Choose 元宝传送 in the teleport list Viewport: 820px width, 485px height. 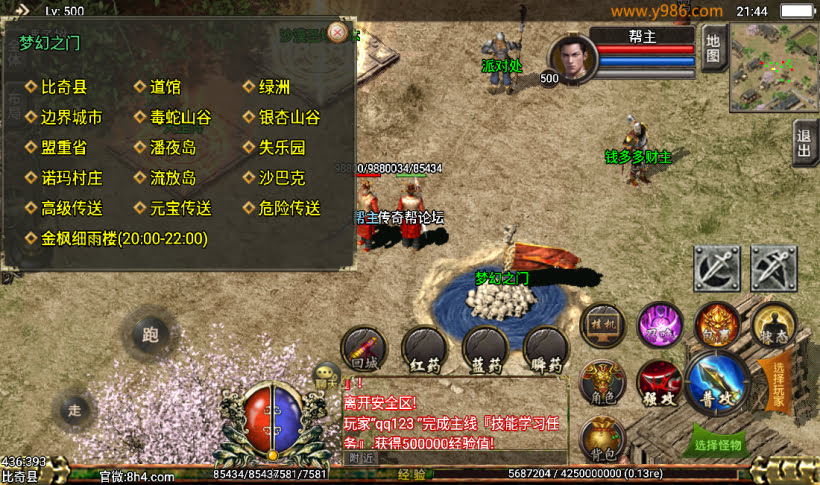pyautogui.click(x=180, y=208)
